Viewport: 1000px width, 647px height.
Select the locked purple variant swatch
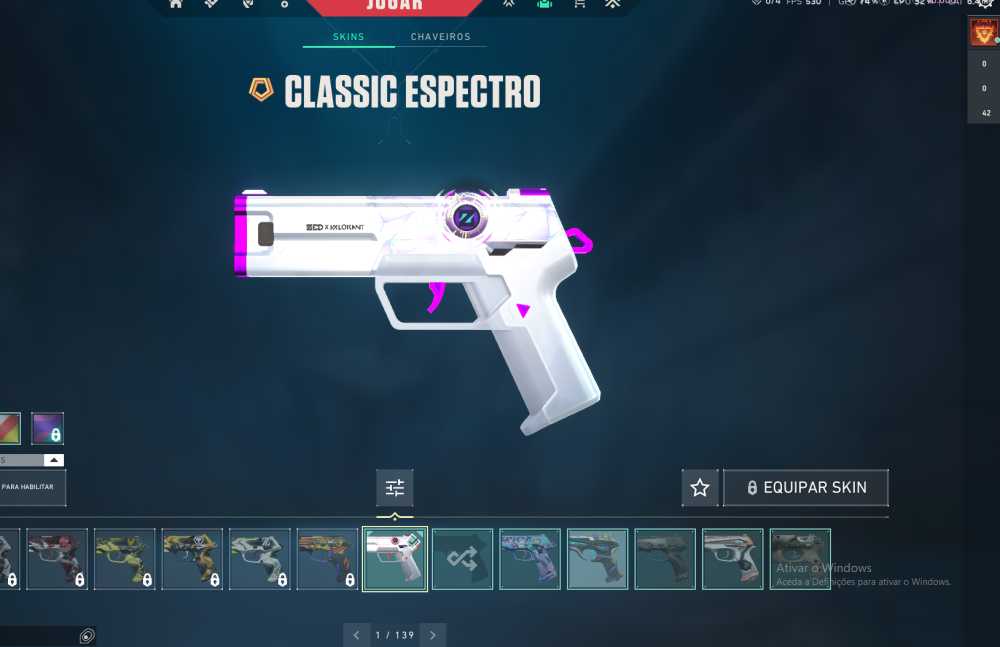click(47, 429)
